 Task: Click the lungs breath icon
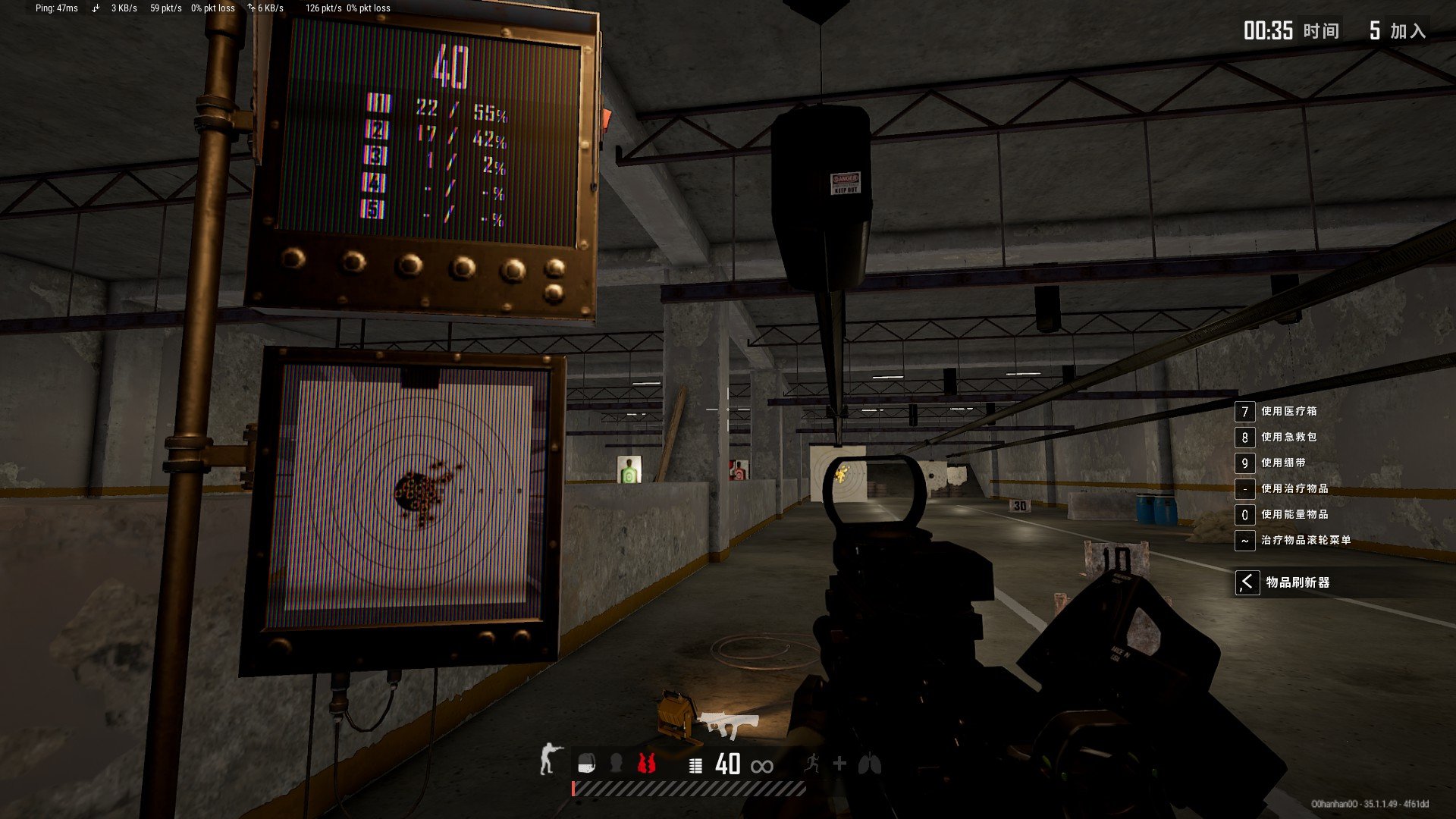(870, 764)
